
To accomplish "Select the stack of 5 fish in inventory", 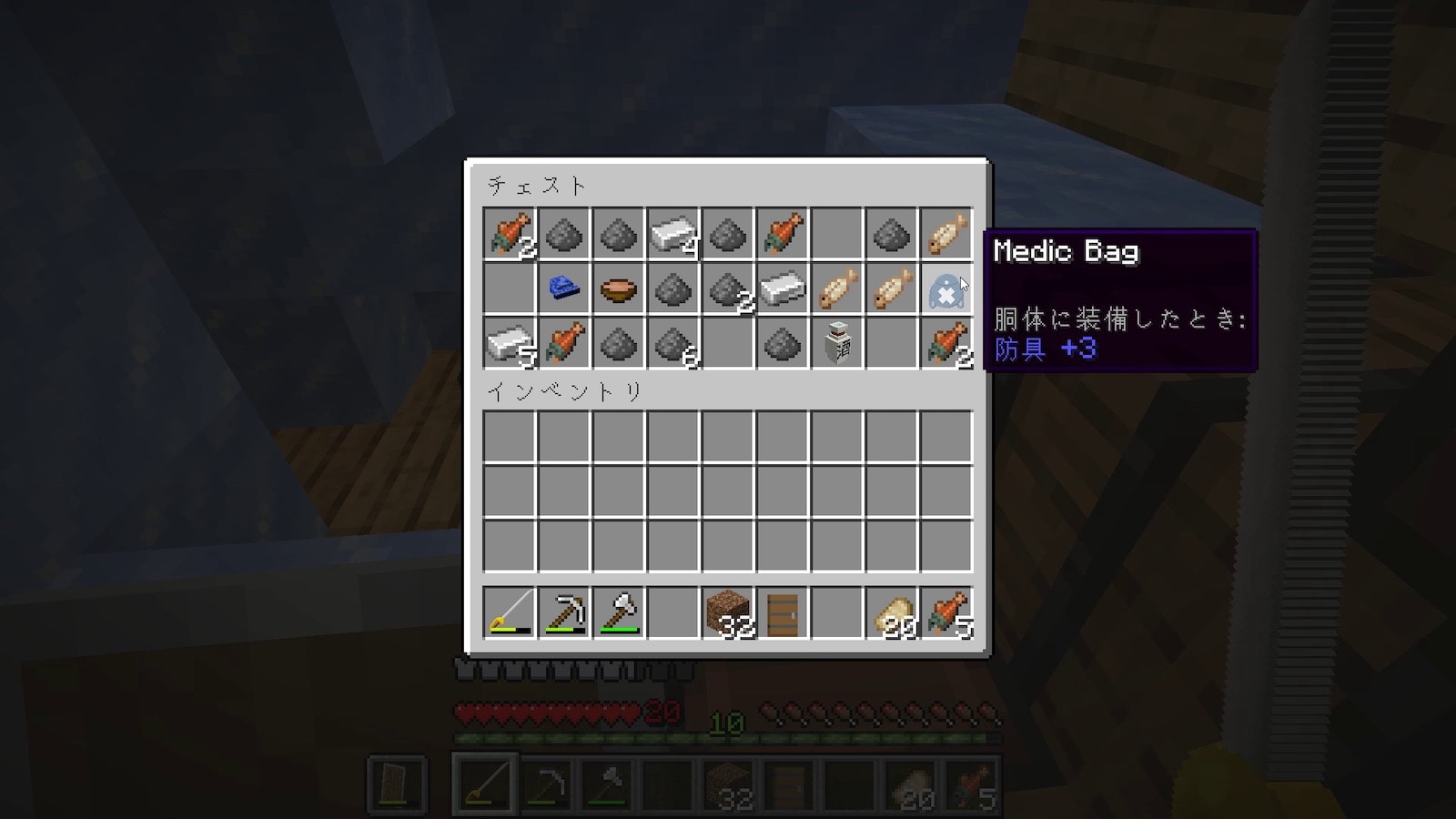I will [945, 612].
